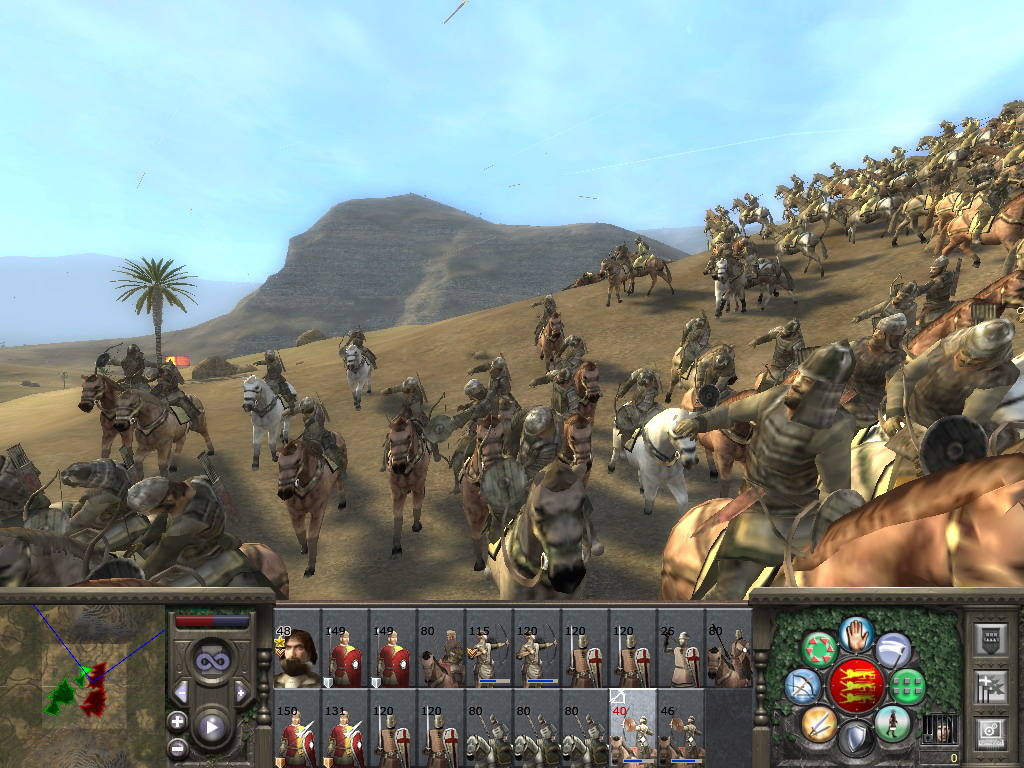Click the red three-lions faction button
Viewport: 1024px width, 768px height.
tap(855, 686)
